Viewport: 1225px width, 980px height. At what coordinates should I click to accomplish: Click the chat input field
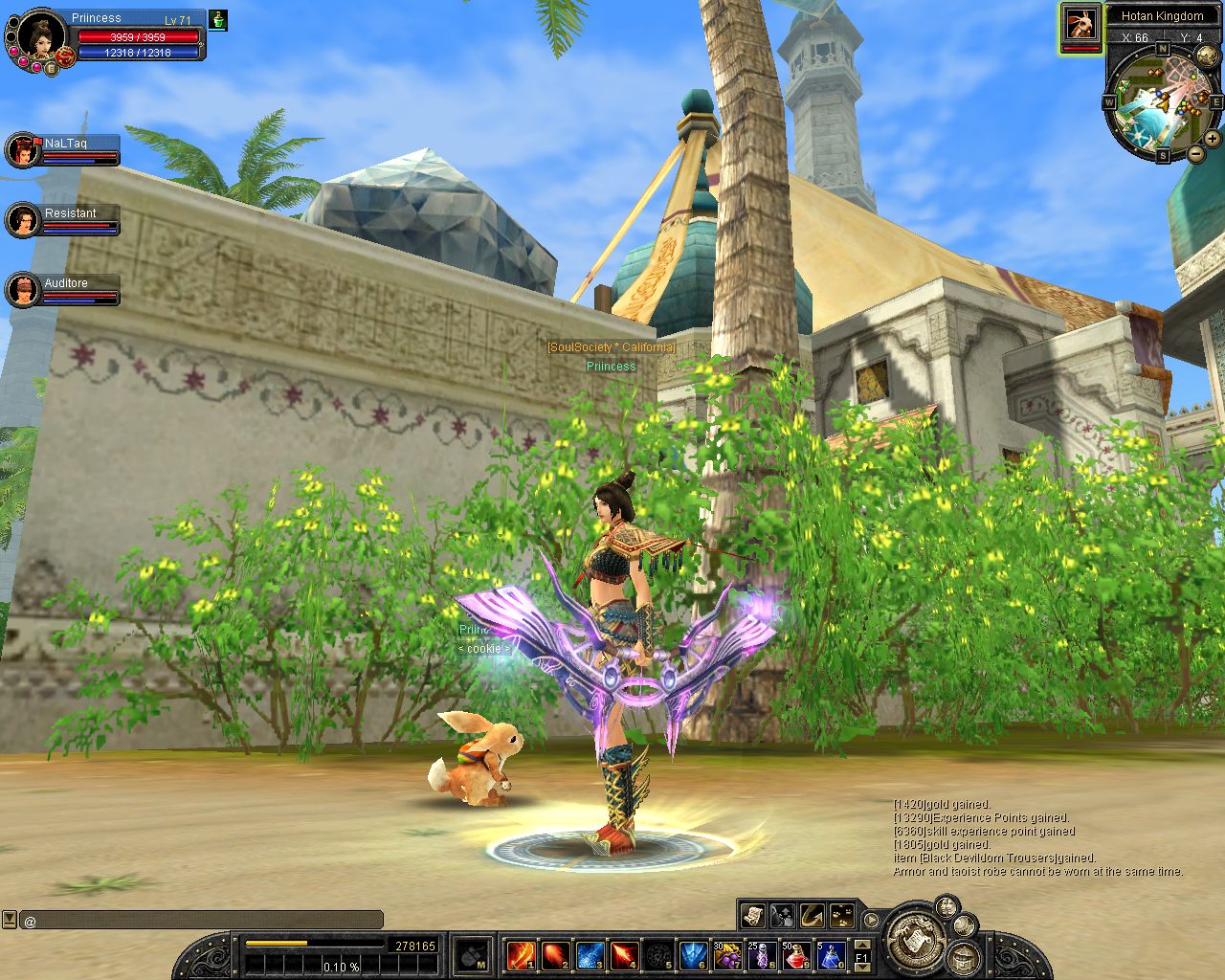coord(201,921)
